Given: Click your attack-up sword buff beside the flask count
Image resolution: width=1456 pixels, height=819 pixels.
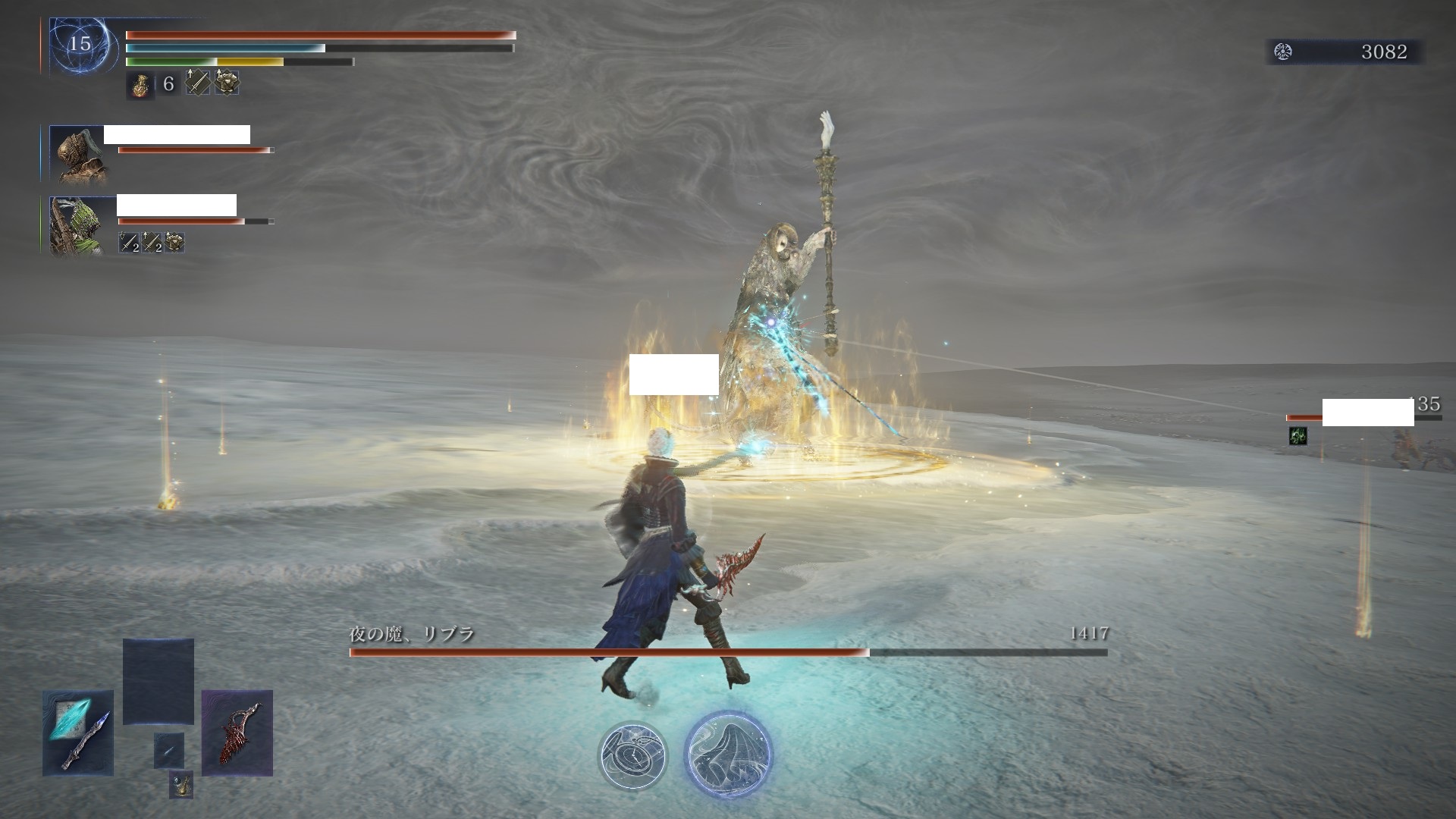Looking at the screenshot, I should (x=198, y=83).
